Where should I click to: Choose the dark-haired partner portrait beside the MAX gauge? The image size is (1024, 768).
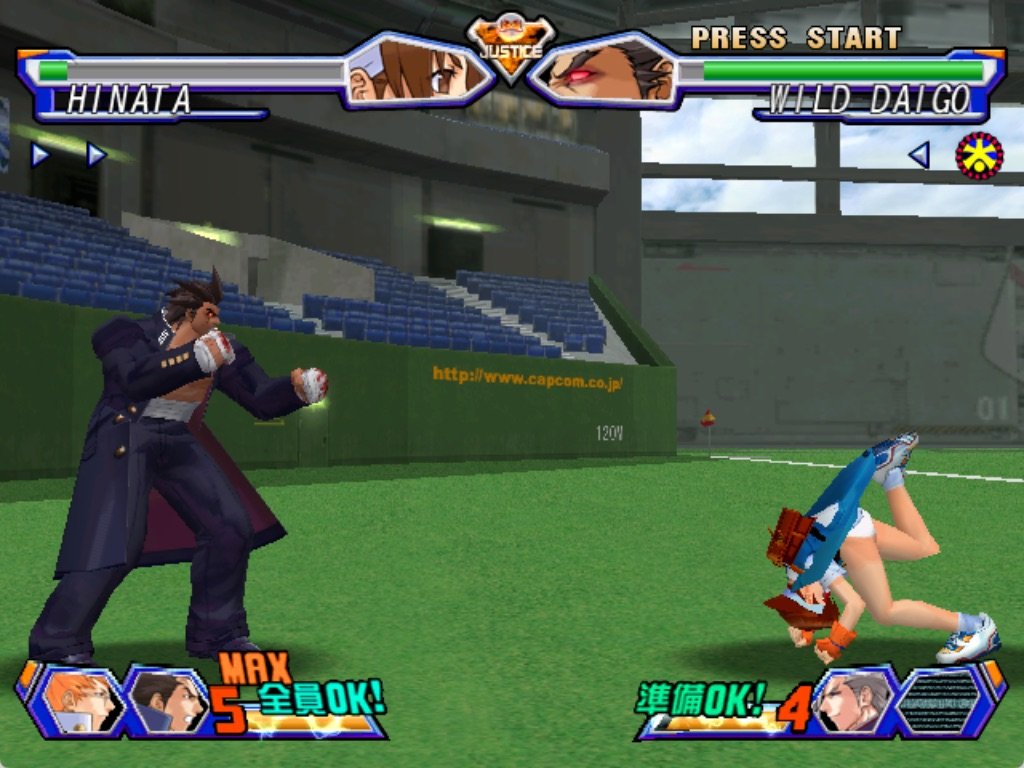pyautogui.click(x=166, y=700)
